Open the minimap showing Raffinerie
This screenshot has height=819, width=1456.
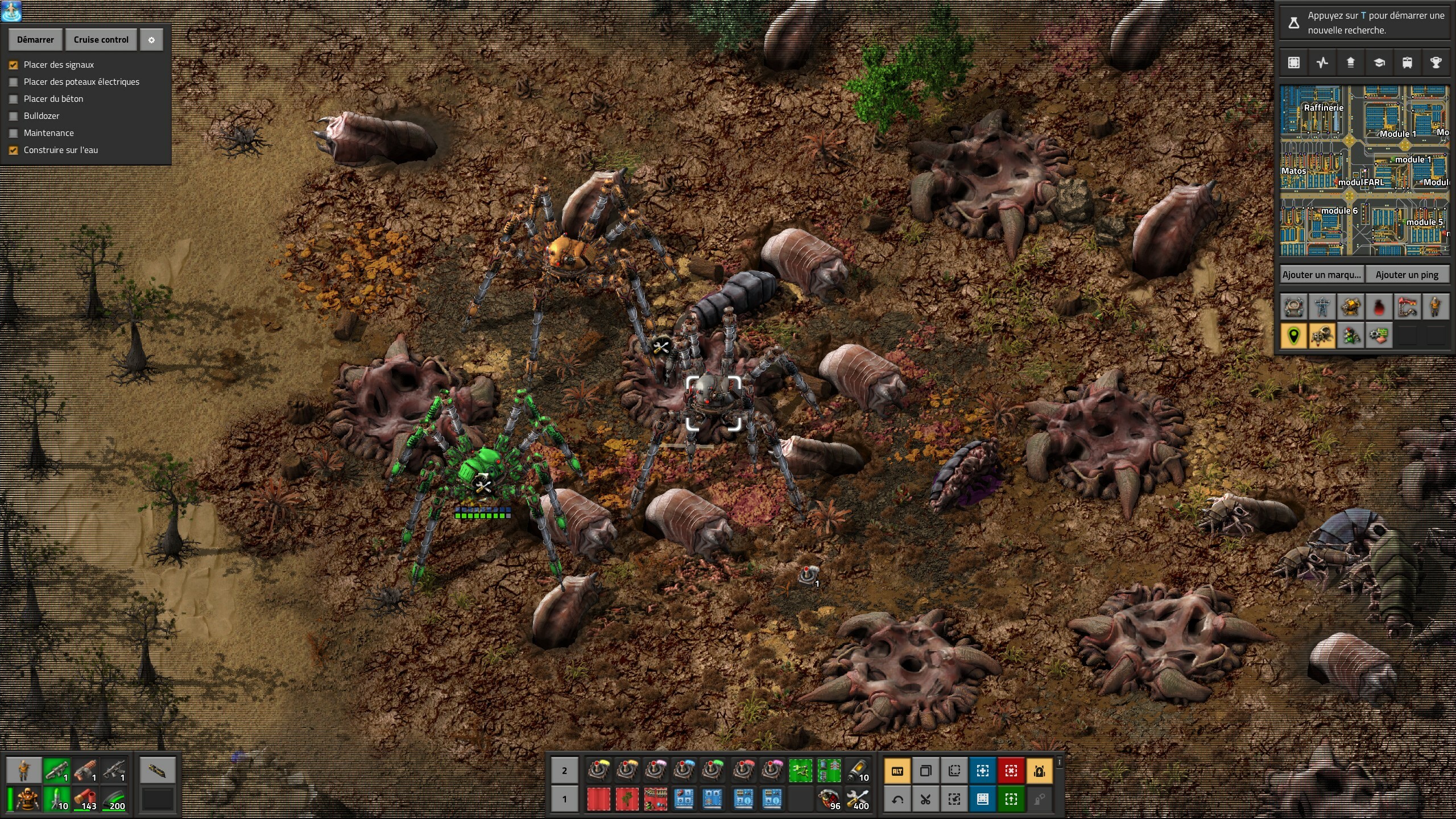tap(1364, 171)
